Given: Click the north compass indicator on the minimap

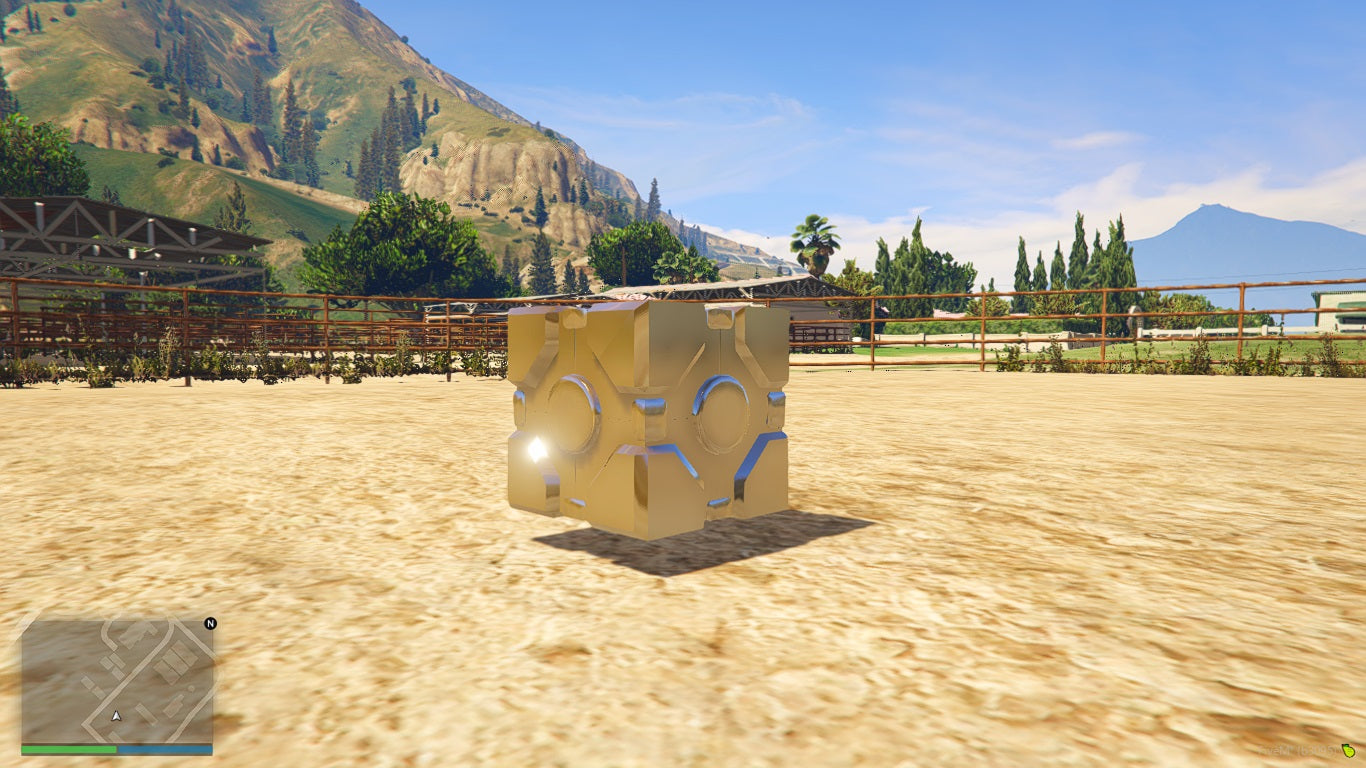Looking at the screenshot, I should (x=210, y=623).
